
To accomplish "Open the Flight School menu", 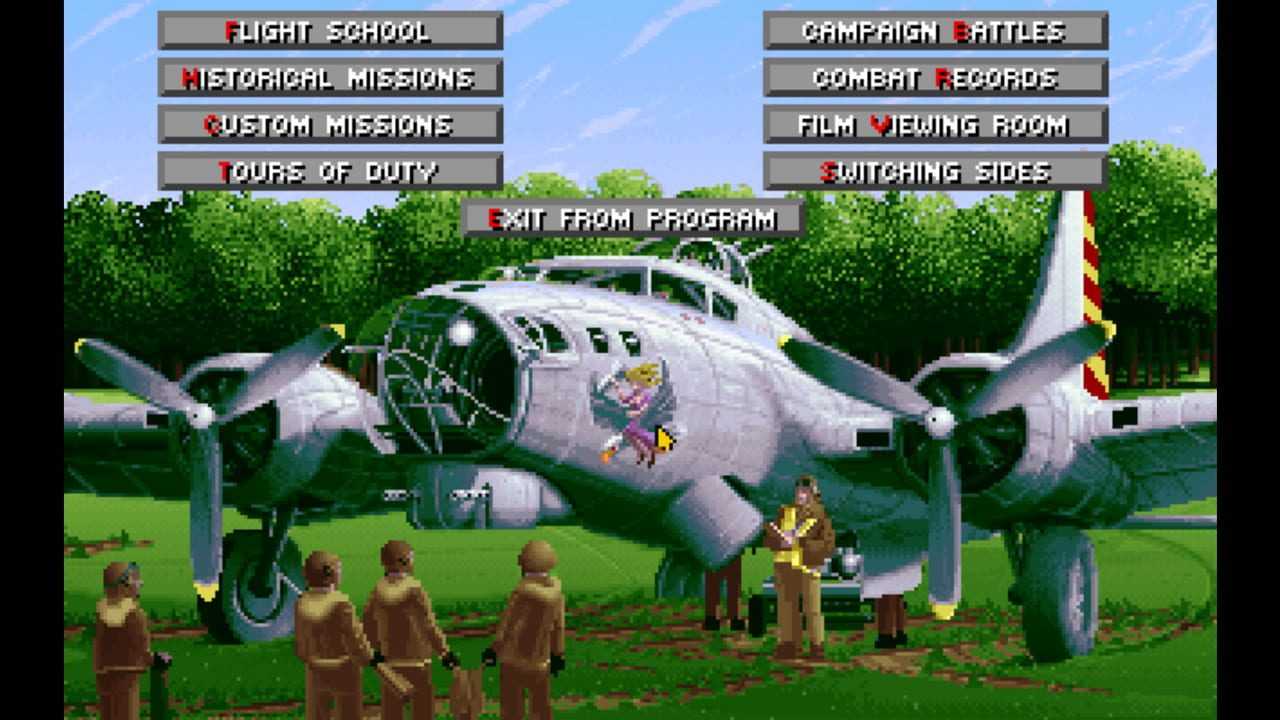I will click(330, 31).
